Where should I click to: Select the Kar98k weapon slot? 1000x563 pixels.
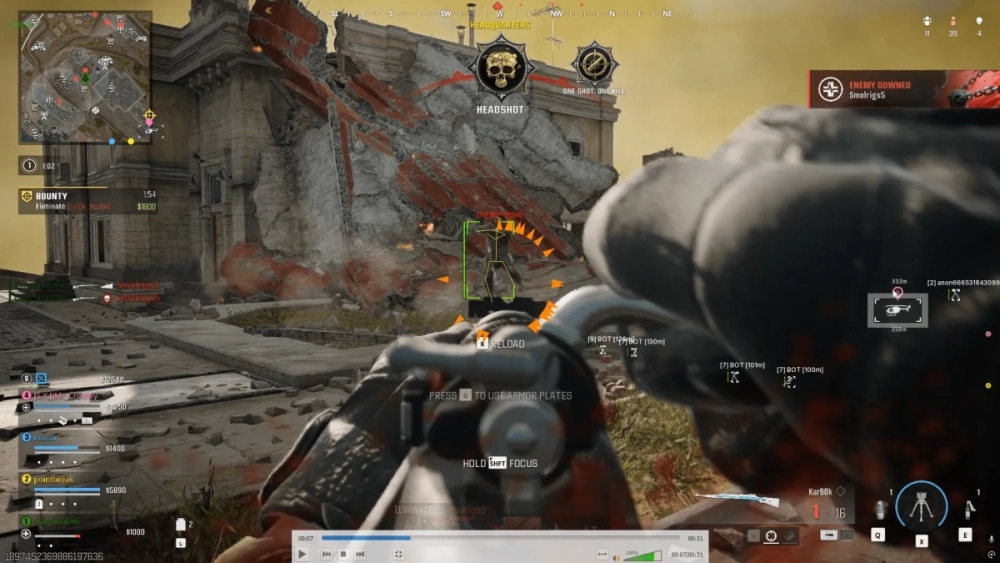[825, 503]
